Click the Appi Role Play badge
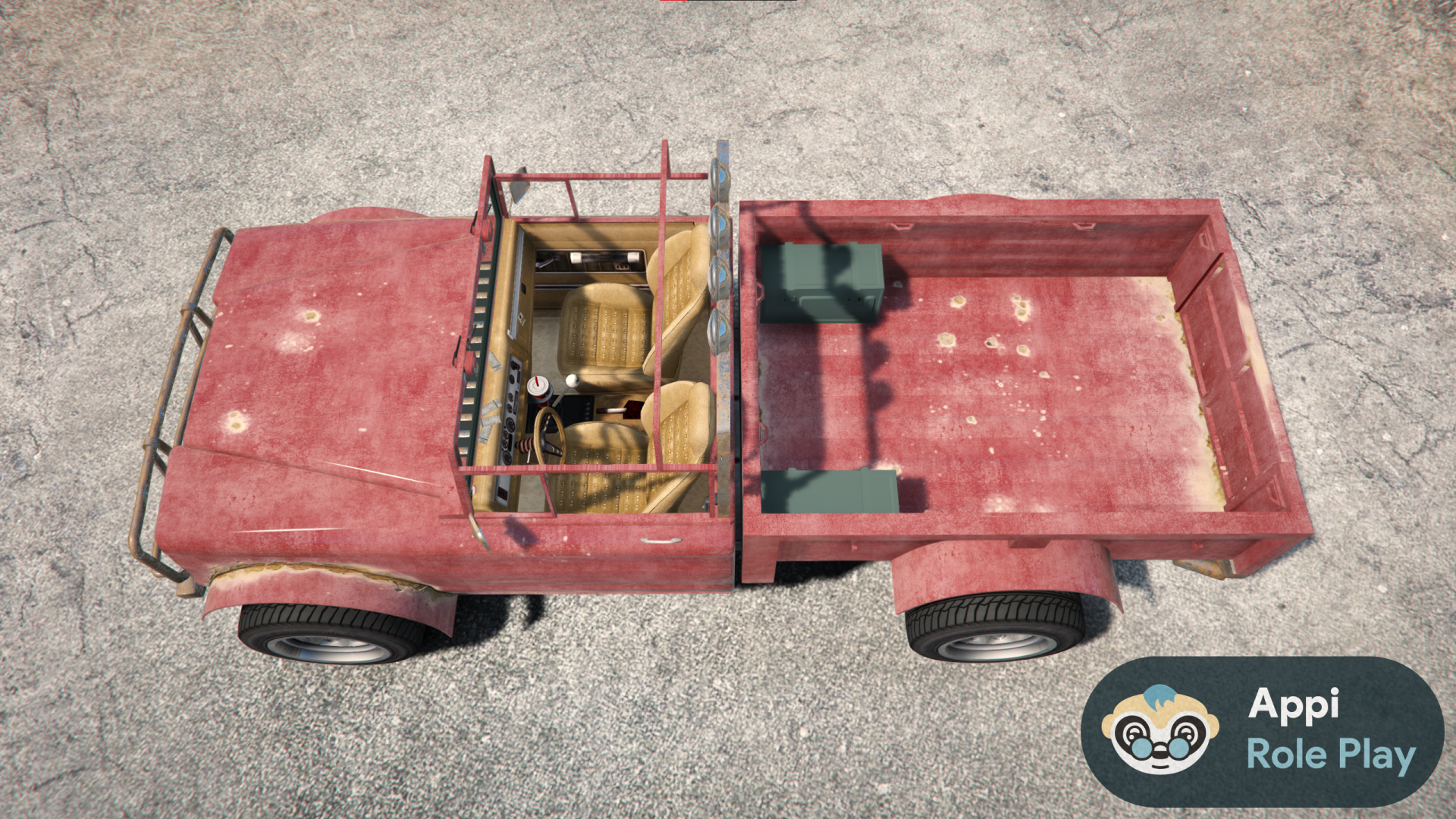Image resolution: width=1456 pixels, height=819 pixels. (x=1261, y=731)
